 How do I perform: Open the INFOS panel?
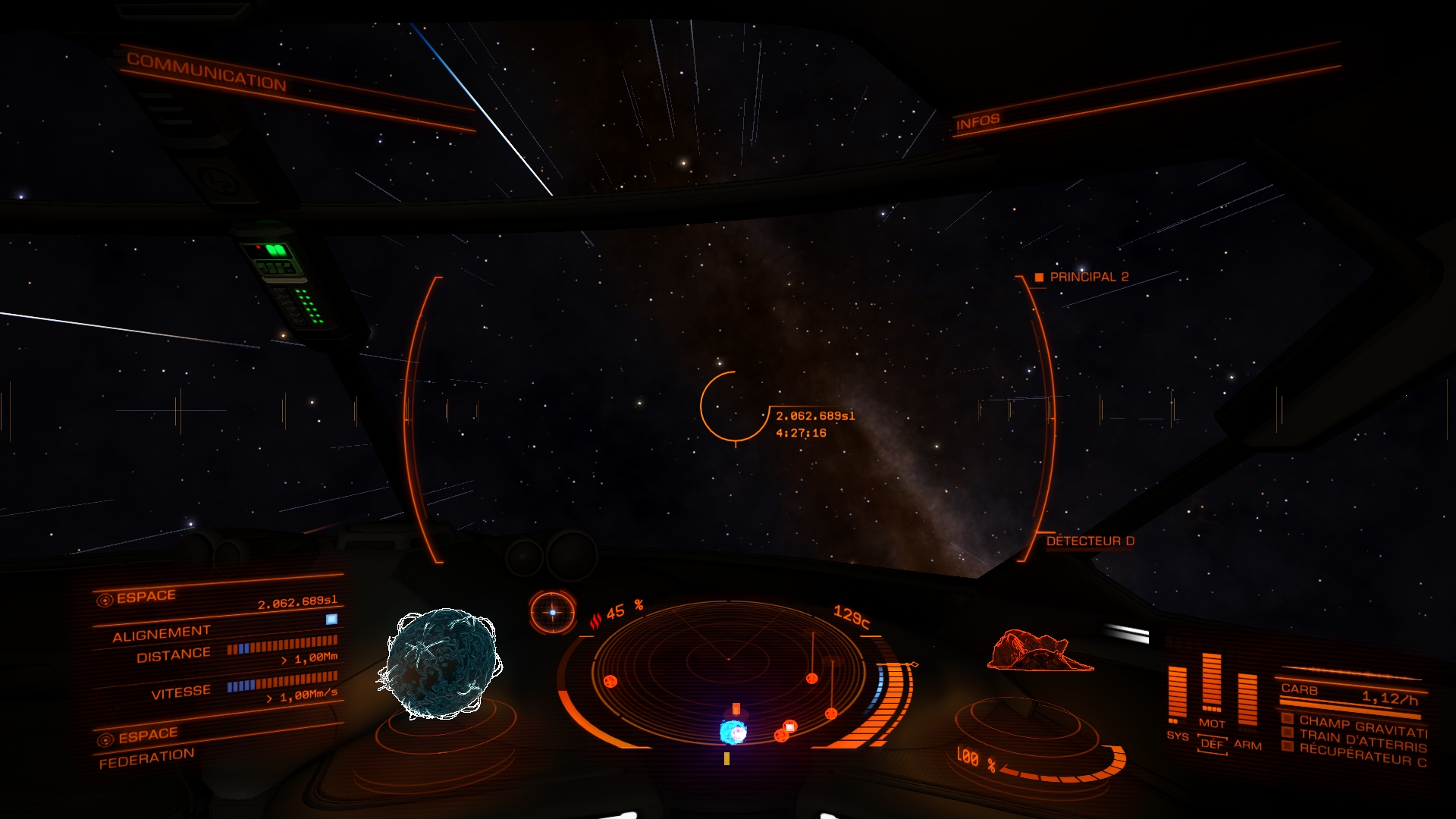[977, 121]
